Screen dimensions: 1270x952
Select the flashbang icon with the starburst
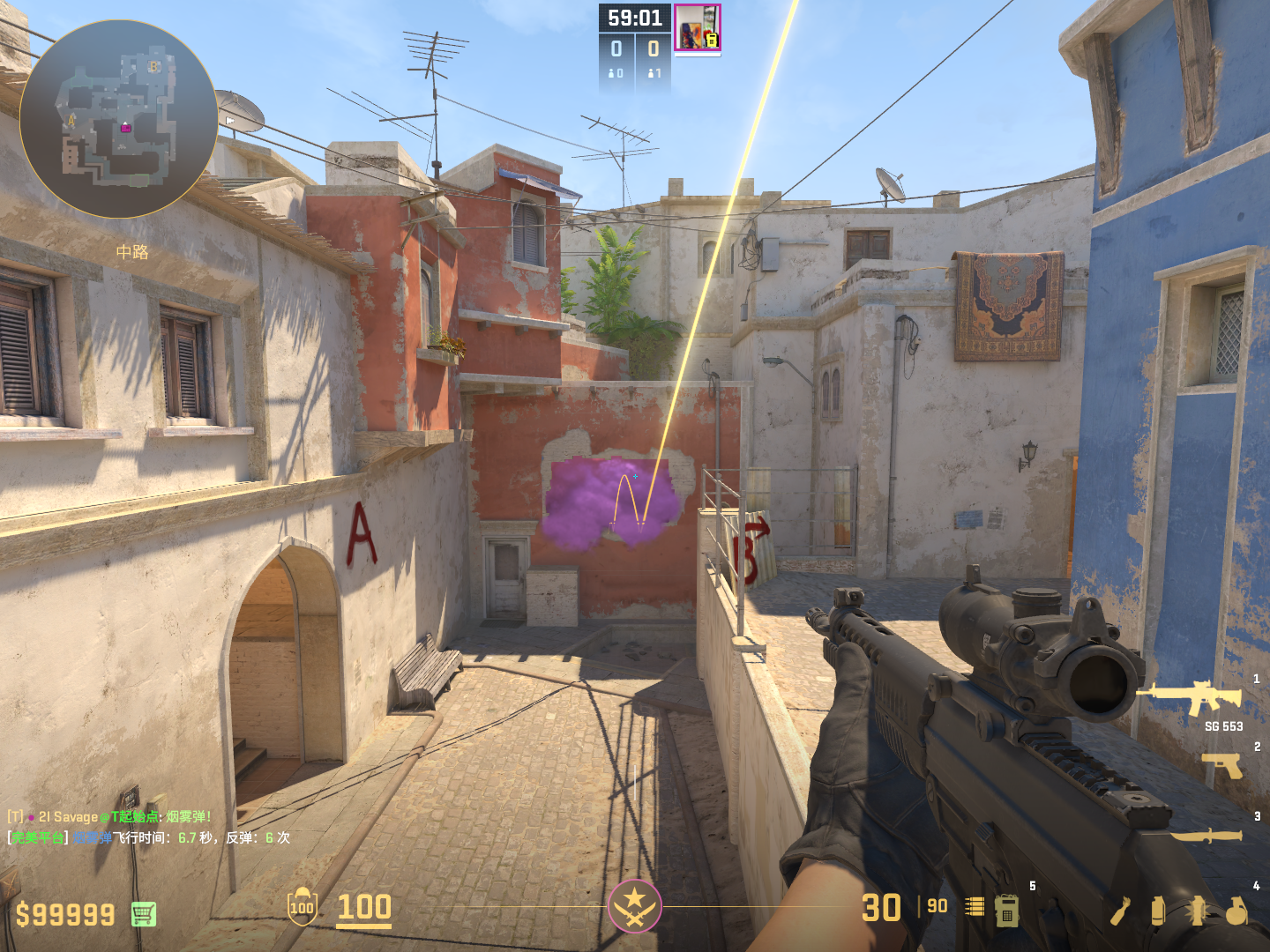click(1198, 911)
